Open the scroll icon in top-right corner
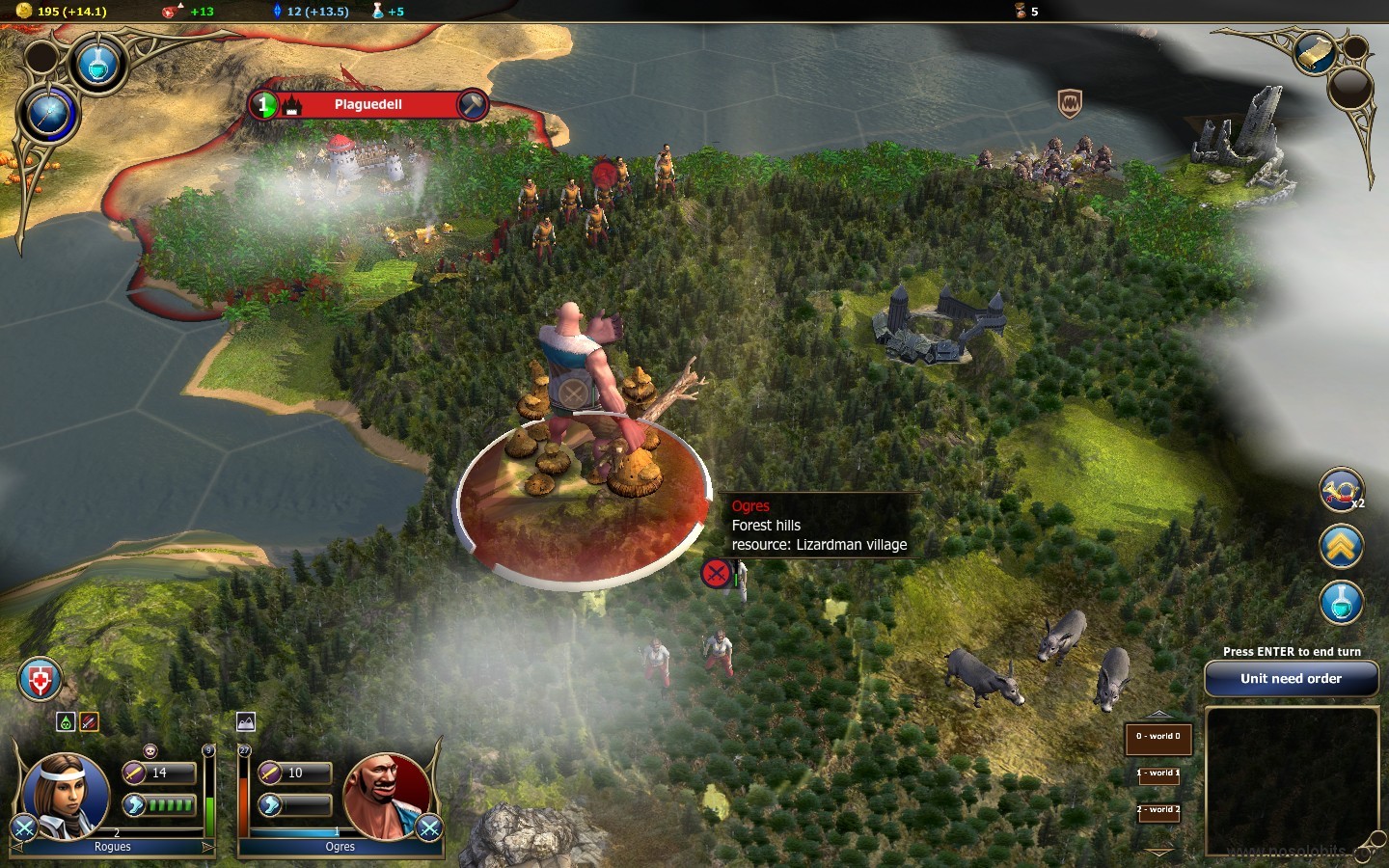Screen dimensions: 1389x868 coord(1315,53)
